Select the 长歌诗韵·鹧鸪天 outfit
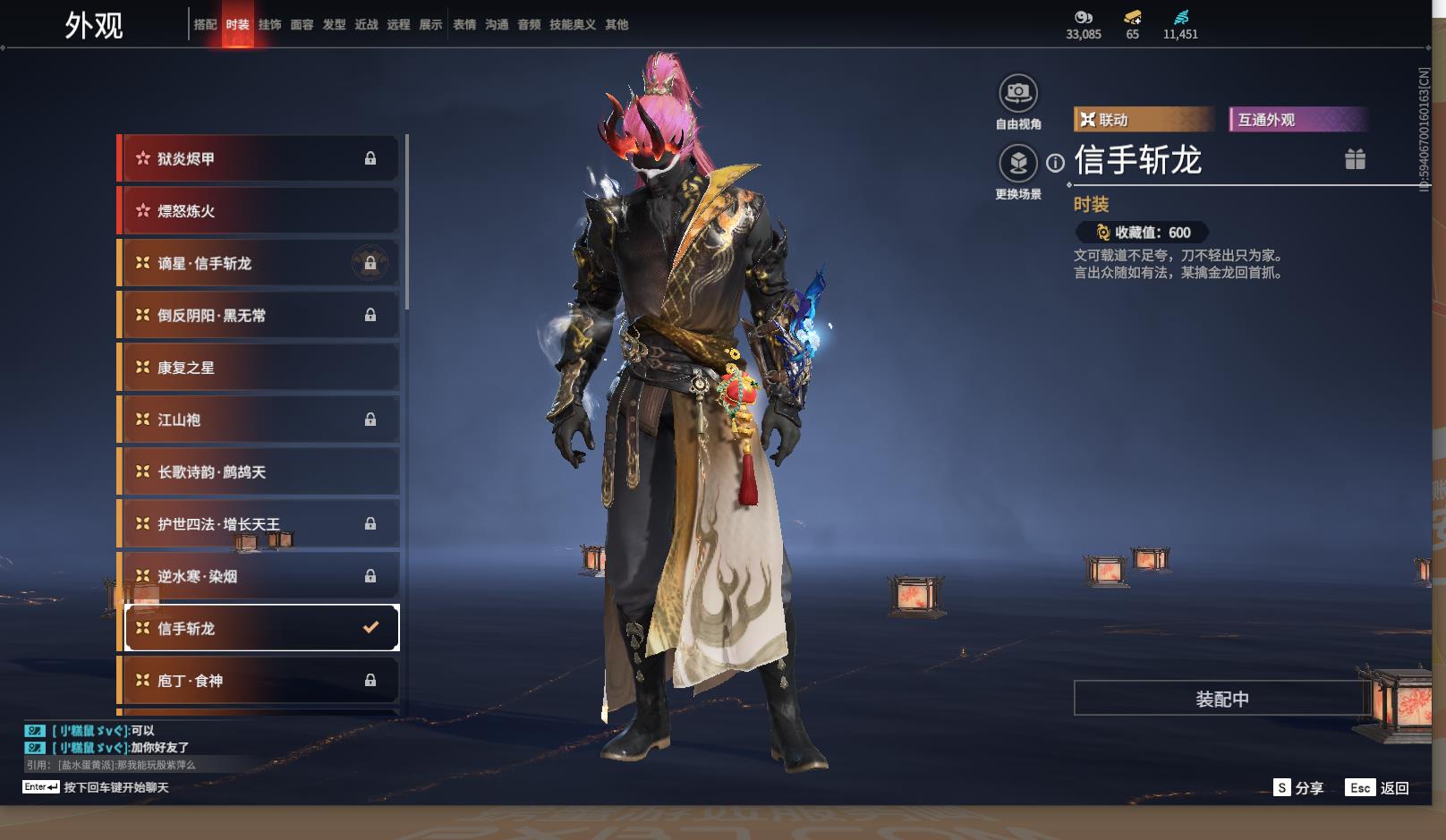This screenshot has width=1446, height=840. point(259,472)
